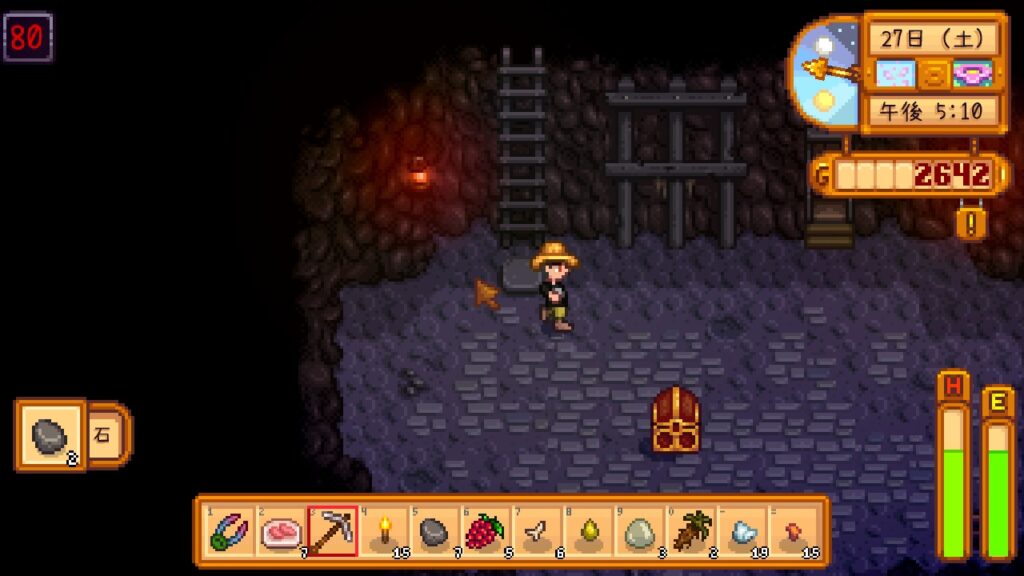1024x576 pixels.
Task: Select the yellow sap droplet slot
Action: point(588,531)
